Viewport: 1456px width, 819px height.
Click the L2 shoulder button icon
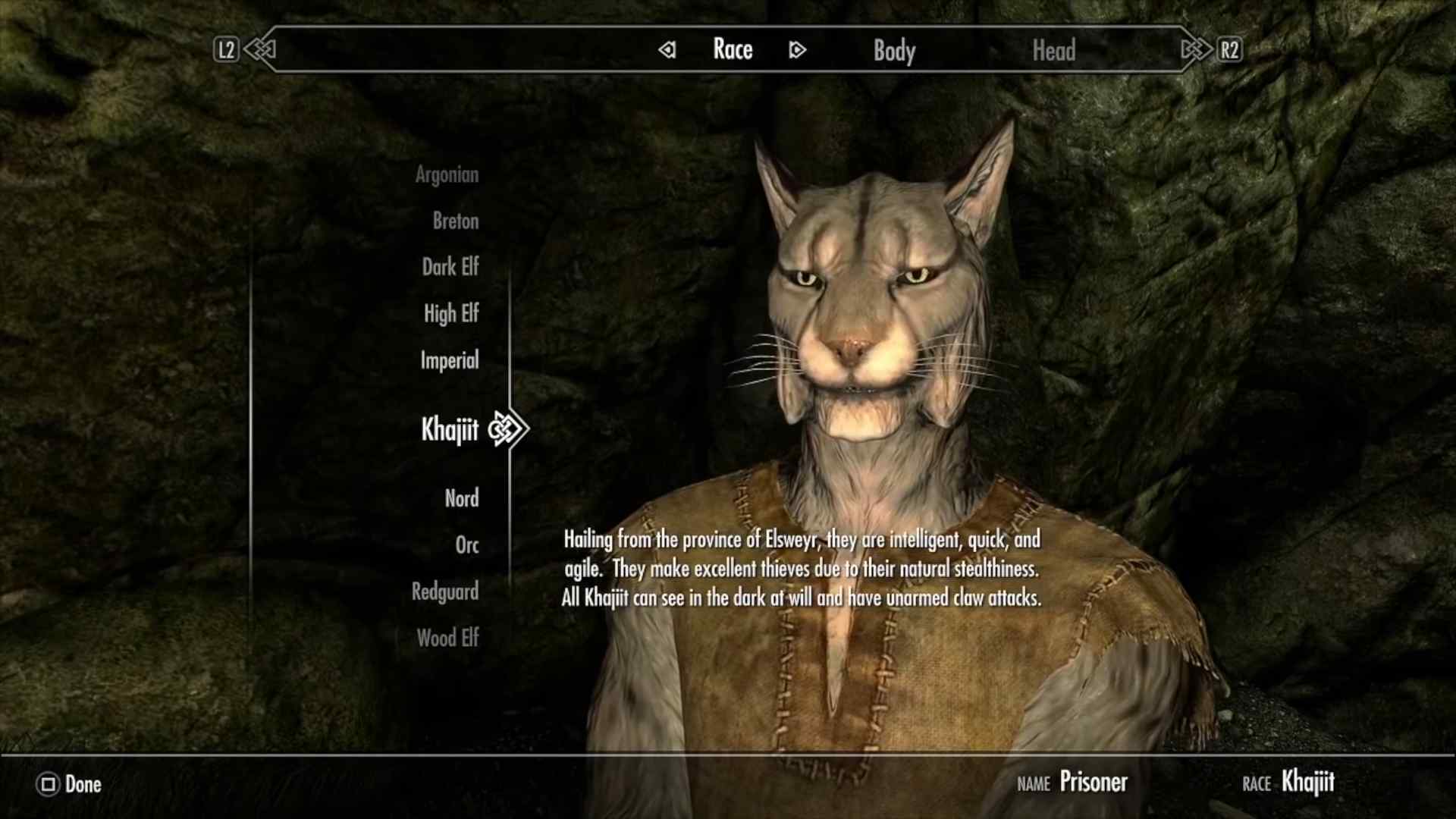225,50
